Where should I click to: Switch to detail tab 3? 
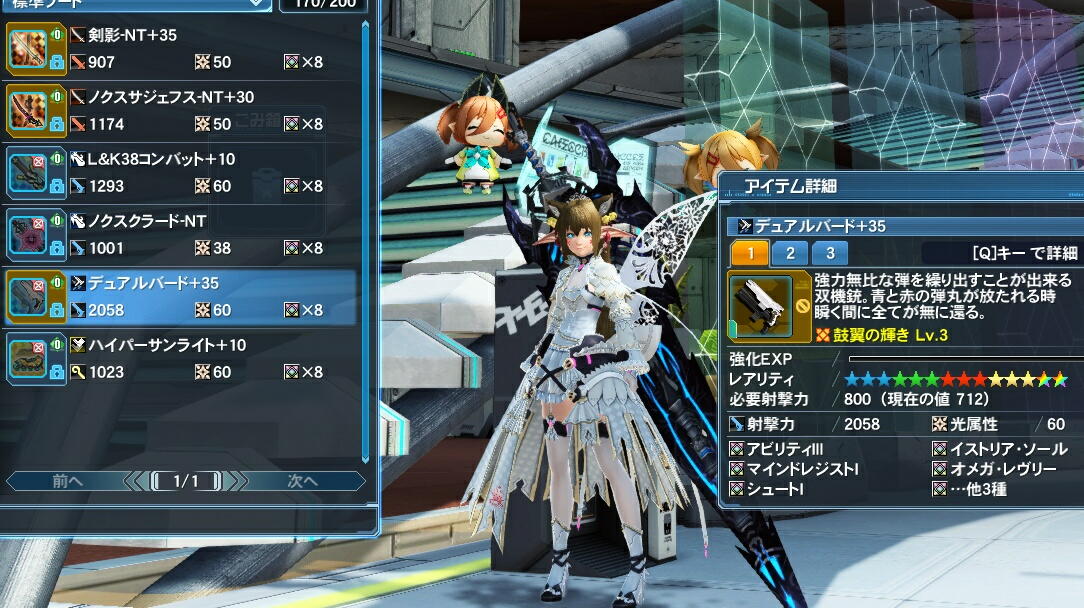tap(829, 253)
